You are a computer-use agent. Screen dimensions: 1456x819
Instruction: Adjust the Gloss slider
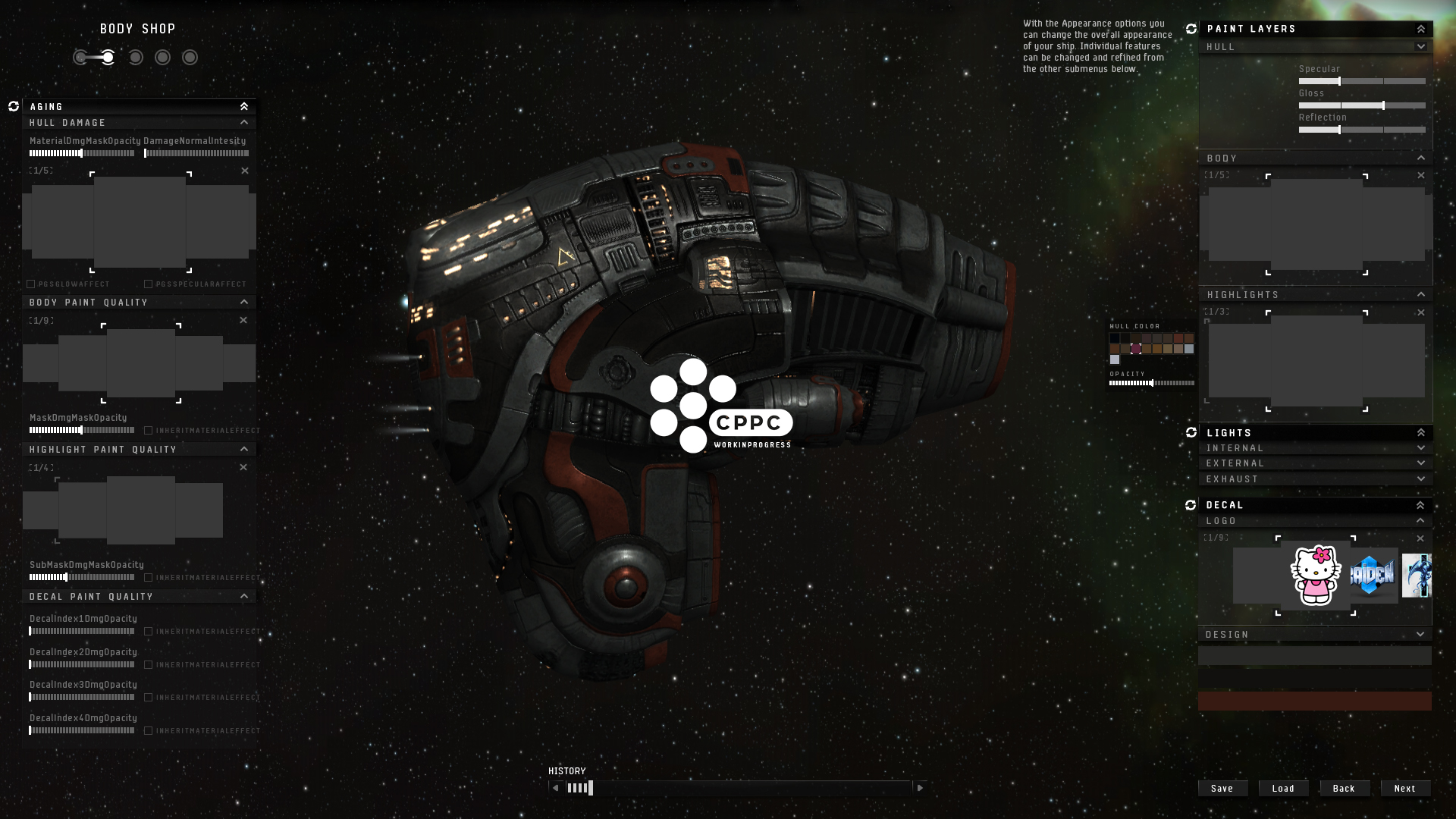point(1383,105)
